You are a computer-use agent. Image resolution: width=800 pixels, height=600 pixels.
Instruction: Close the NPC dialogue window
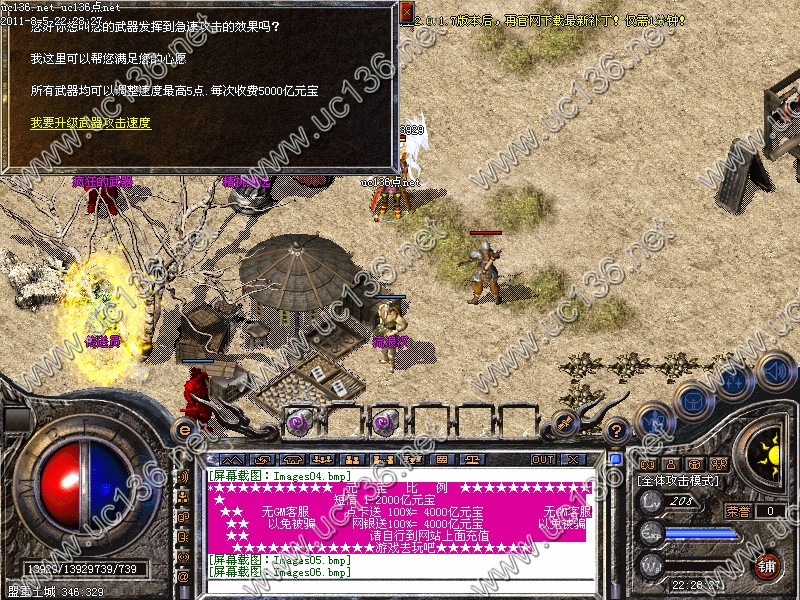pyautogui.click(x=407, y=13)
